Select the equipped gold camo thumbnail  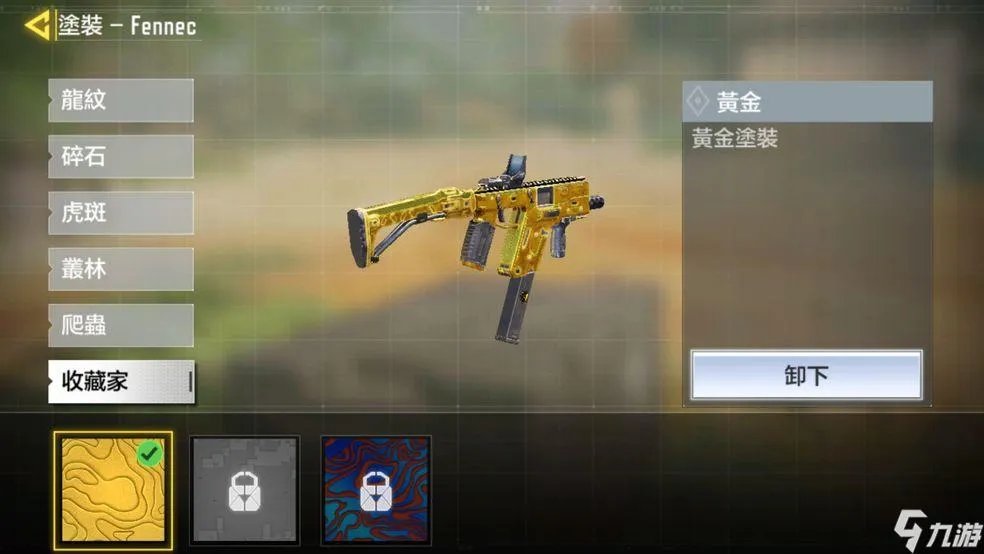[x=113, y=491]
